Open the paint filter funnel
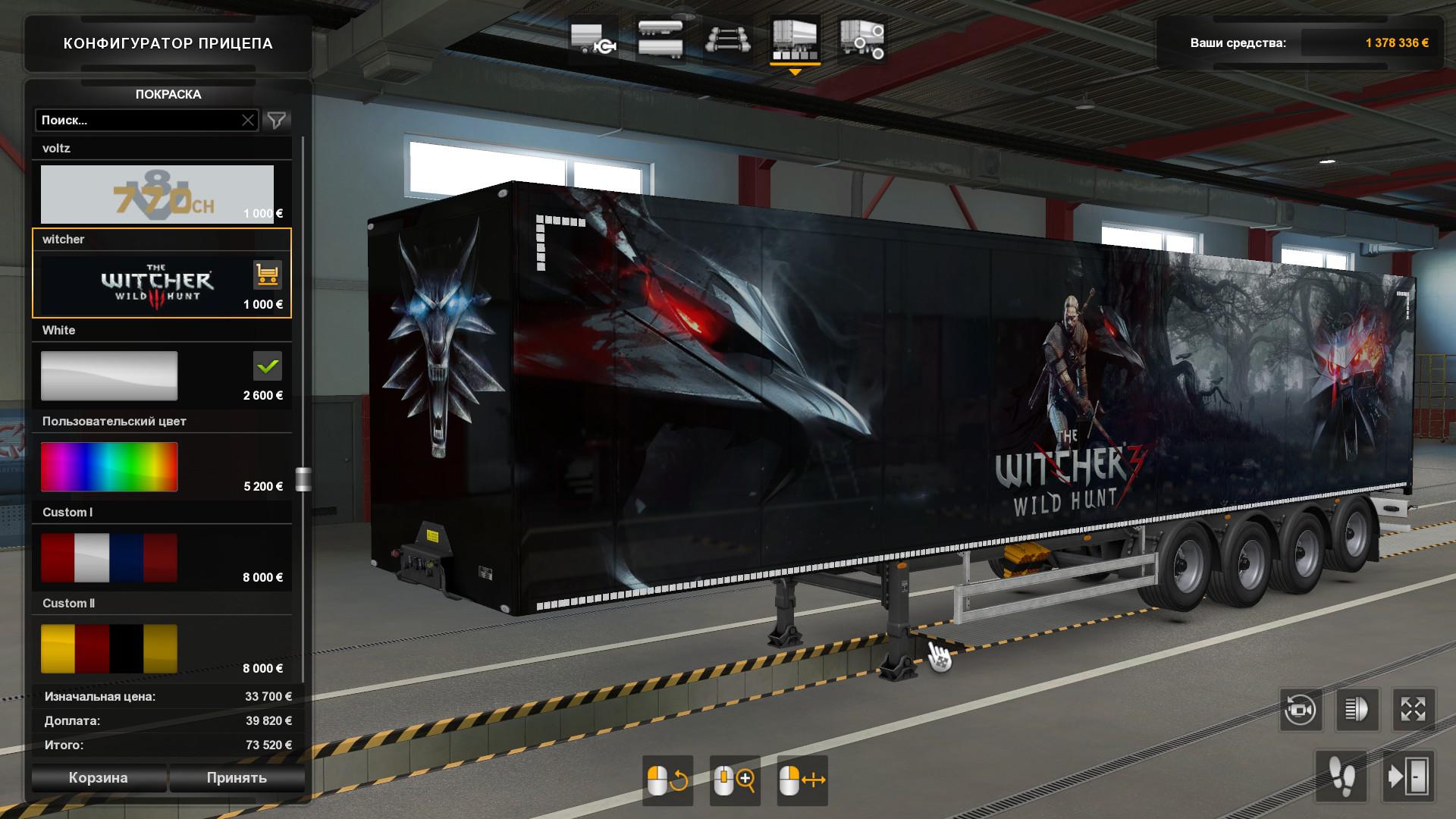 point(277,121)
